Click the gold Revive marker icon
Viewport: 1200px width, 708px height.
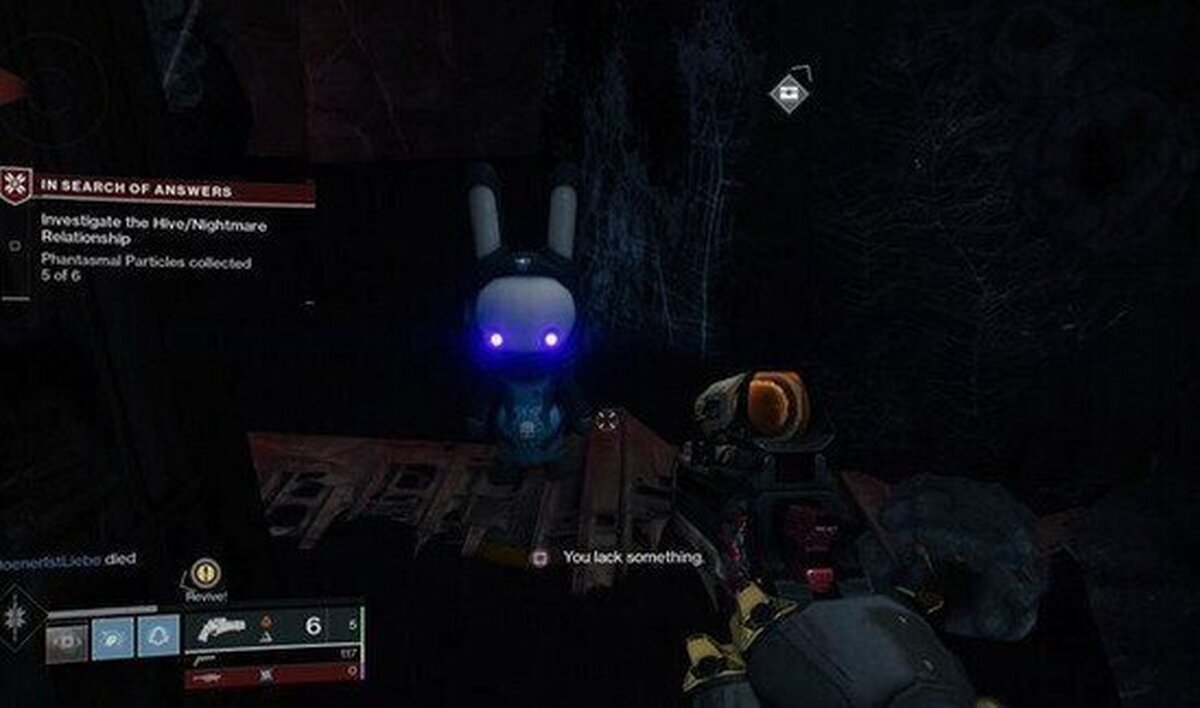tap(206, 574)
